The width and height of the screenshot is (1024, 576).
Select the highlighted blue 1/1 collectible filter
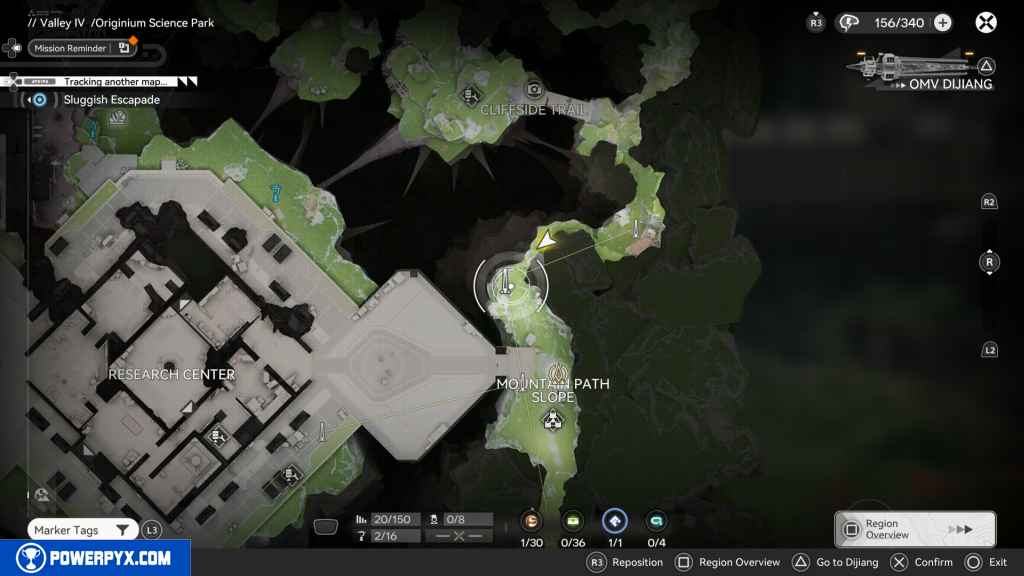[x=615, y=521]
